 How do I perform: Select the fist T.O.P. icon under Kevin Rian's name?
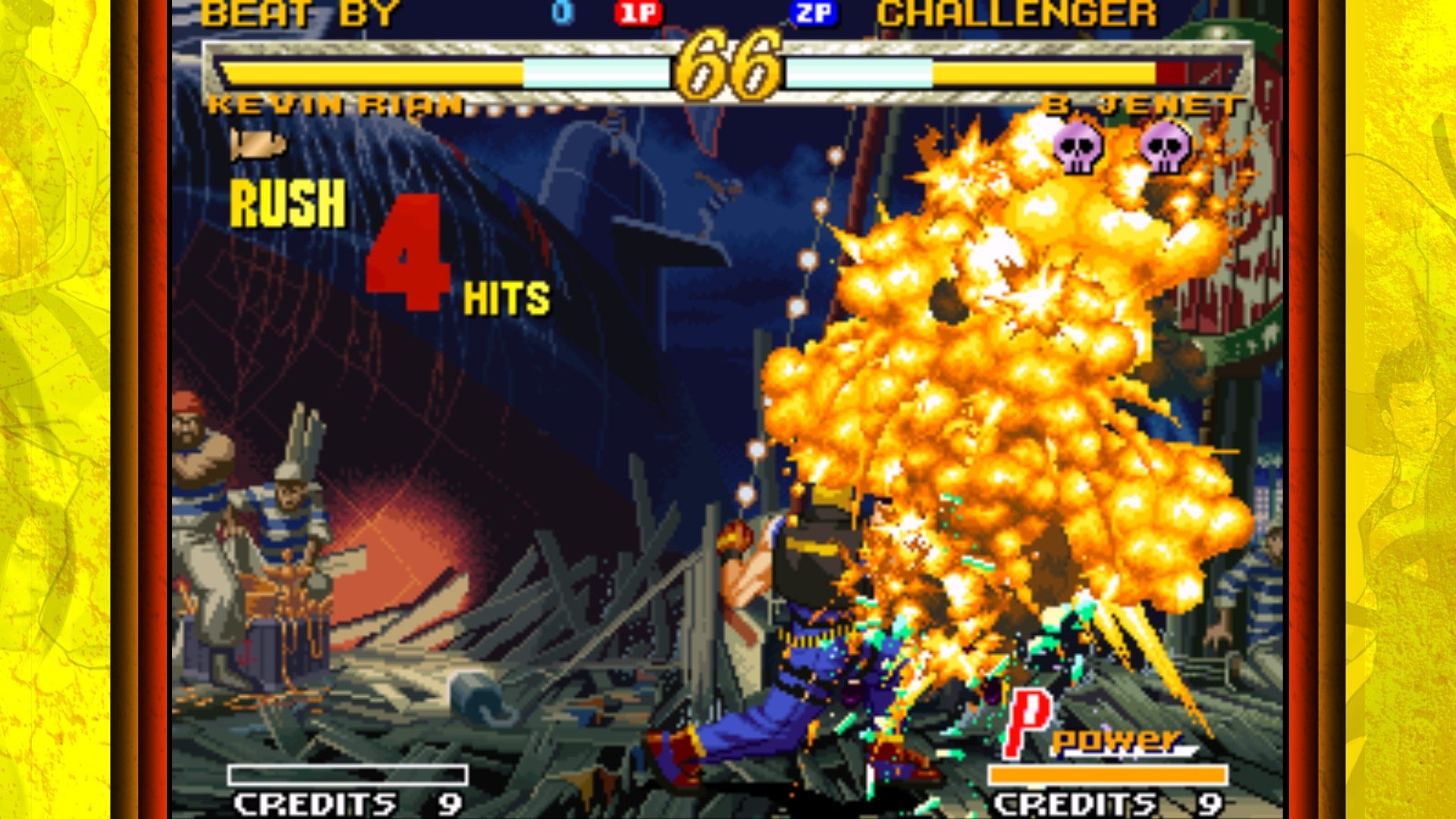[258, 143]
